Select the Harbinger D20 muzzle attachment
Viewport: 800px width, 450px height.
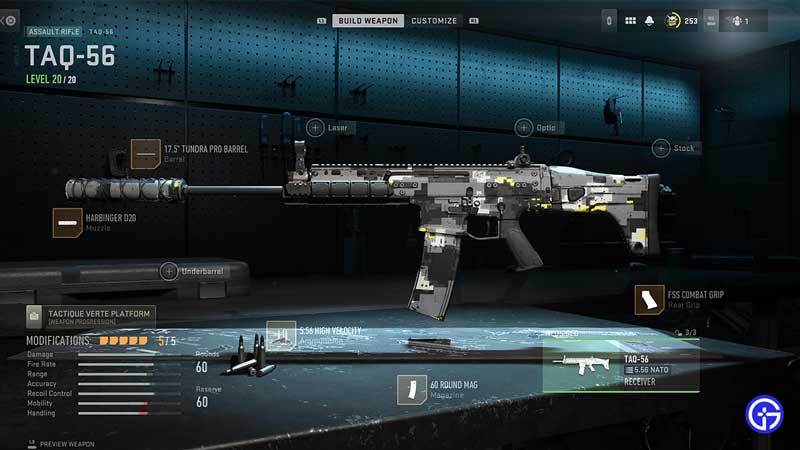point(68,222)
